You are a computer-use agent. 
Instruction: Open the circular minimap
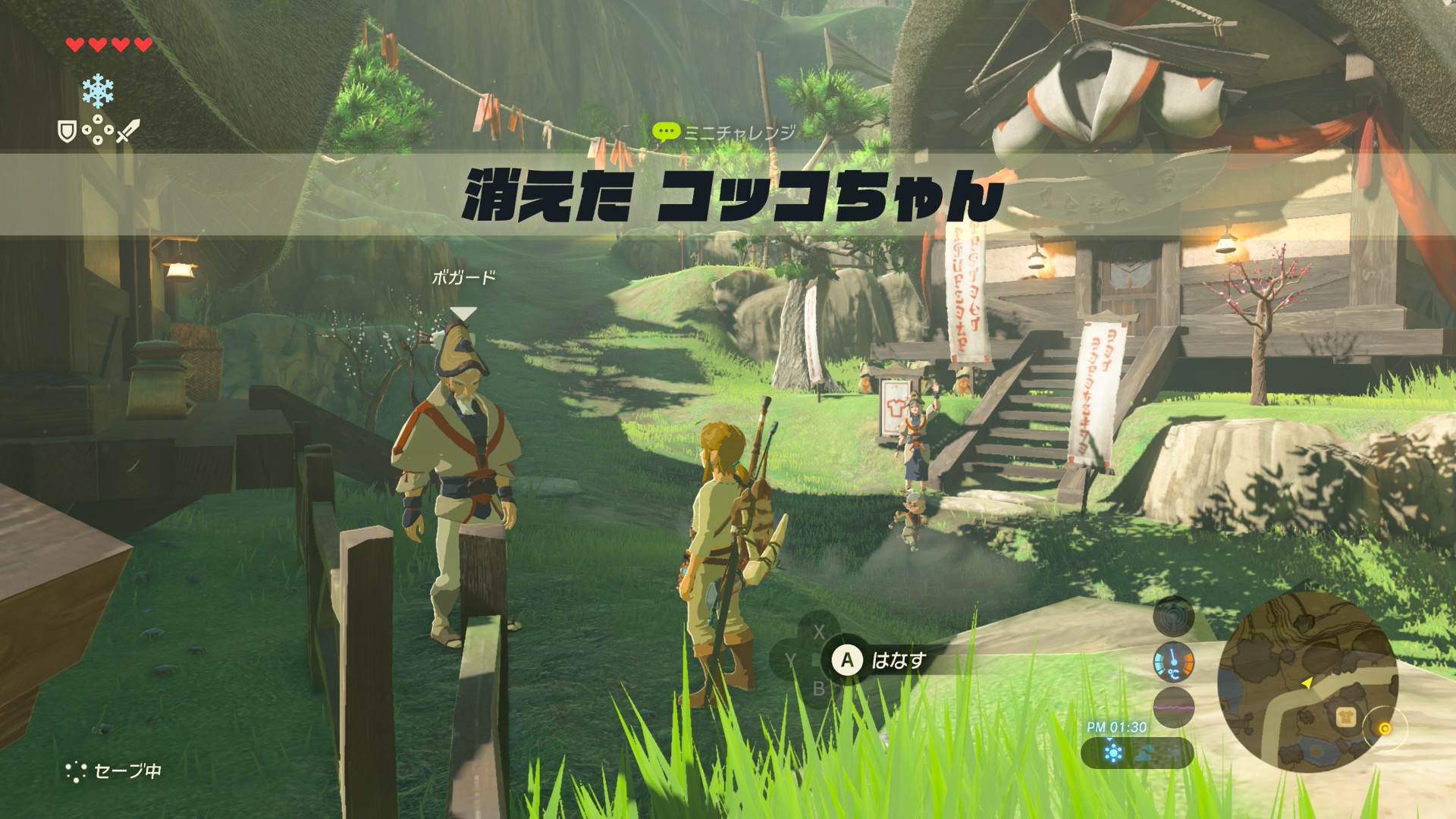click(1307, 681)
